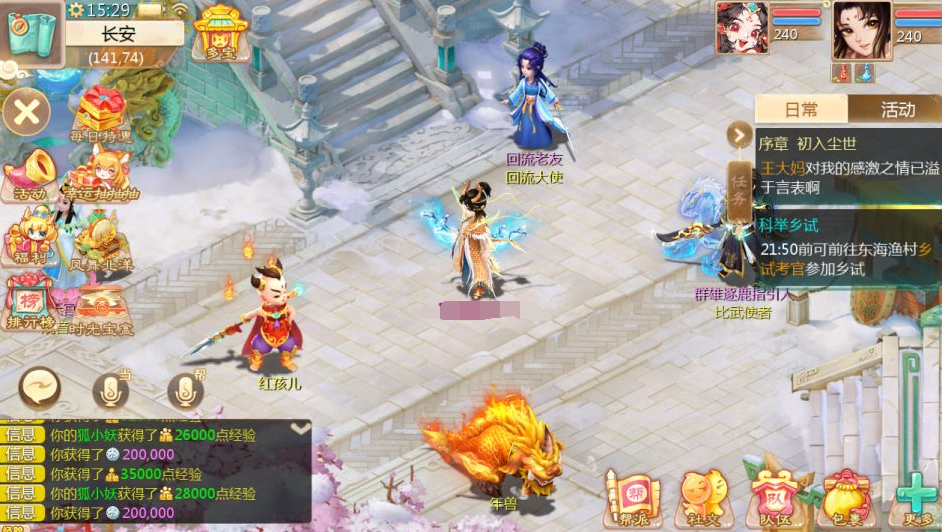Open the 帮派 guild menu

pyautogui.click(x=632, y=496)
